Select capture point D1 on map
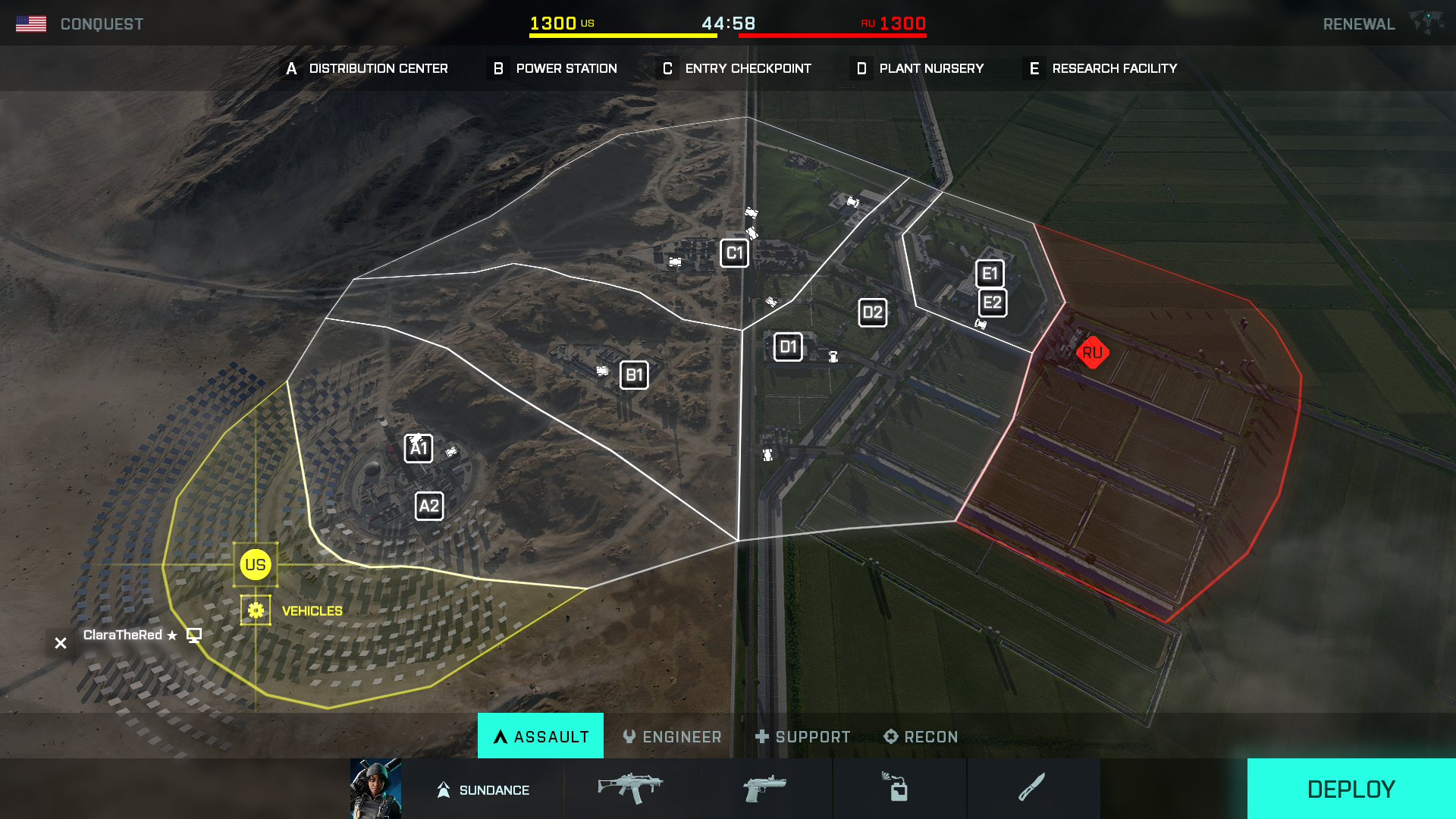This screenshot has width=1456, height=819. (788, 347)
